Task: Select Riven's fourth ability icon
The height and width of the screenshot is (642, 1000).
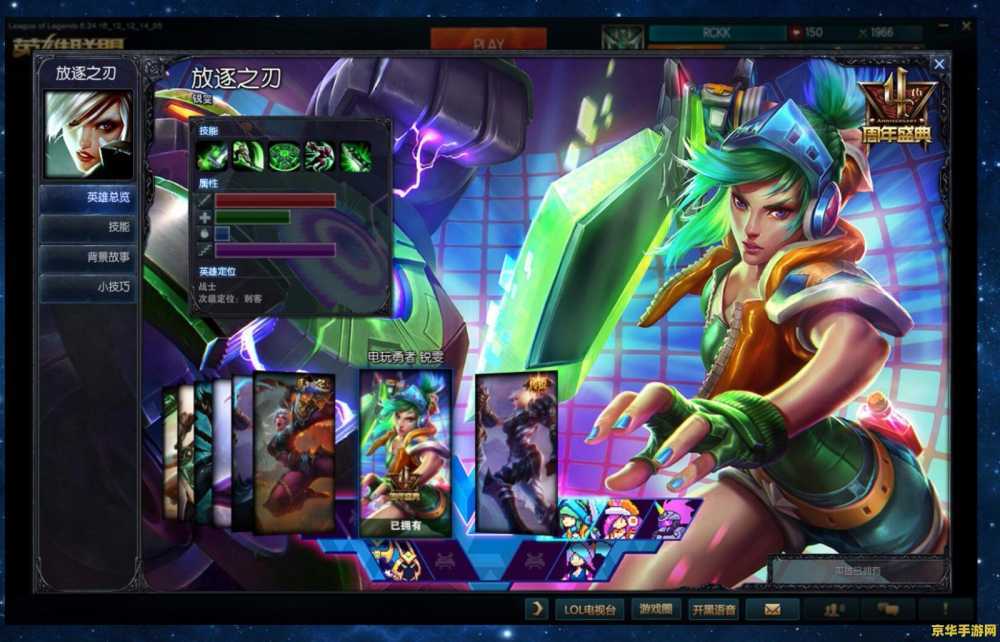Action: (x=320, y=156)
